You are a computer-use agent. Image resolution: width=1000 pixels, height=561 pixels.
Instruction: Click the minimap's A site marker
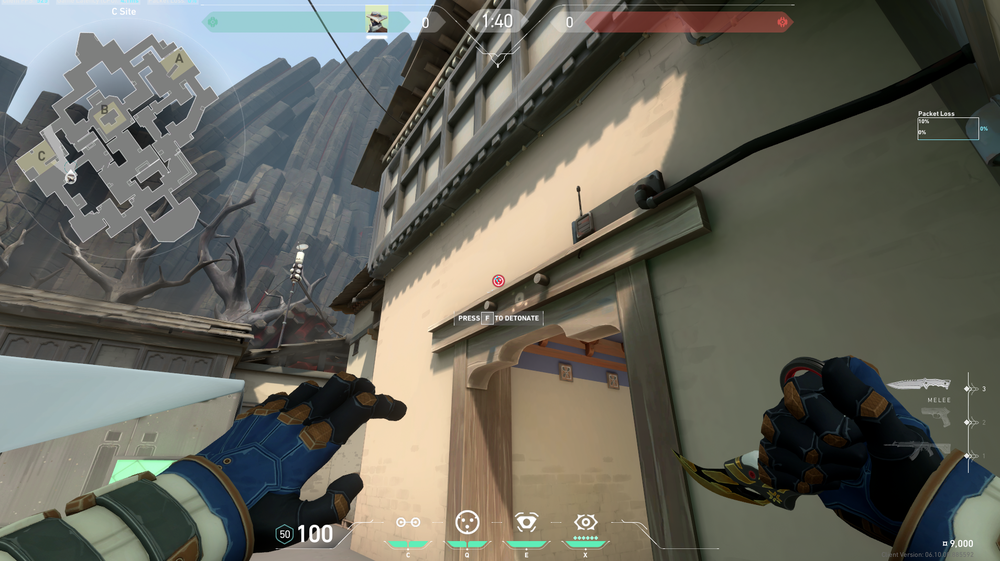179,59
